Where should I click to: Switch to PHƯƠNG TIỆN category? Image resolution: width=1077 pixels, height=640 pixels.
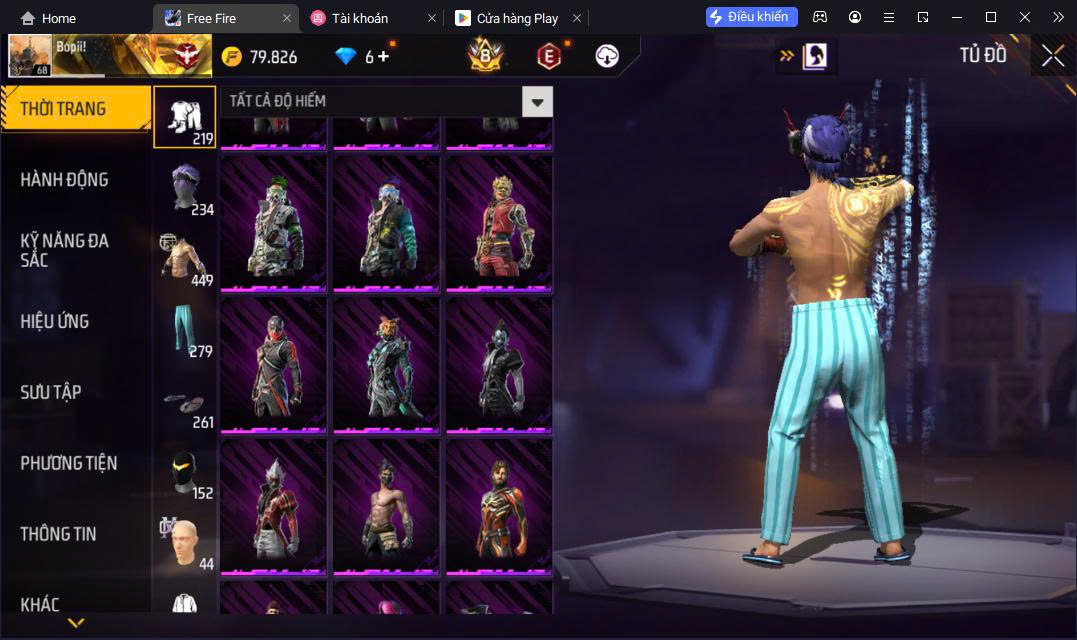[x=69, y=463]
